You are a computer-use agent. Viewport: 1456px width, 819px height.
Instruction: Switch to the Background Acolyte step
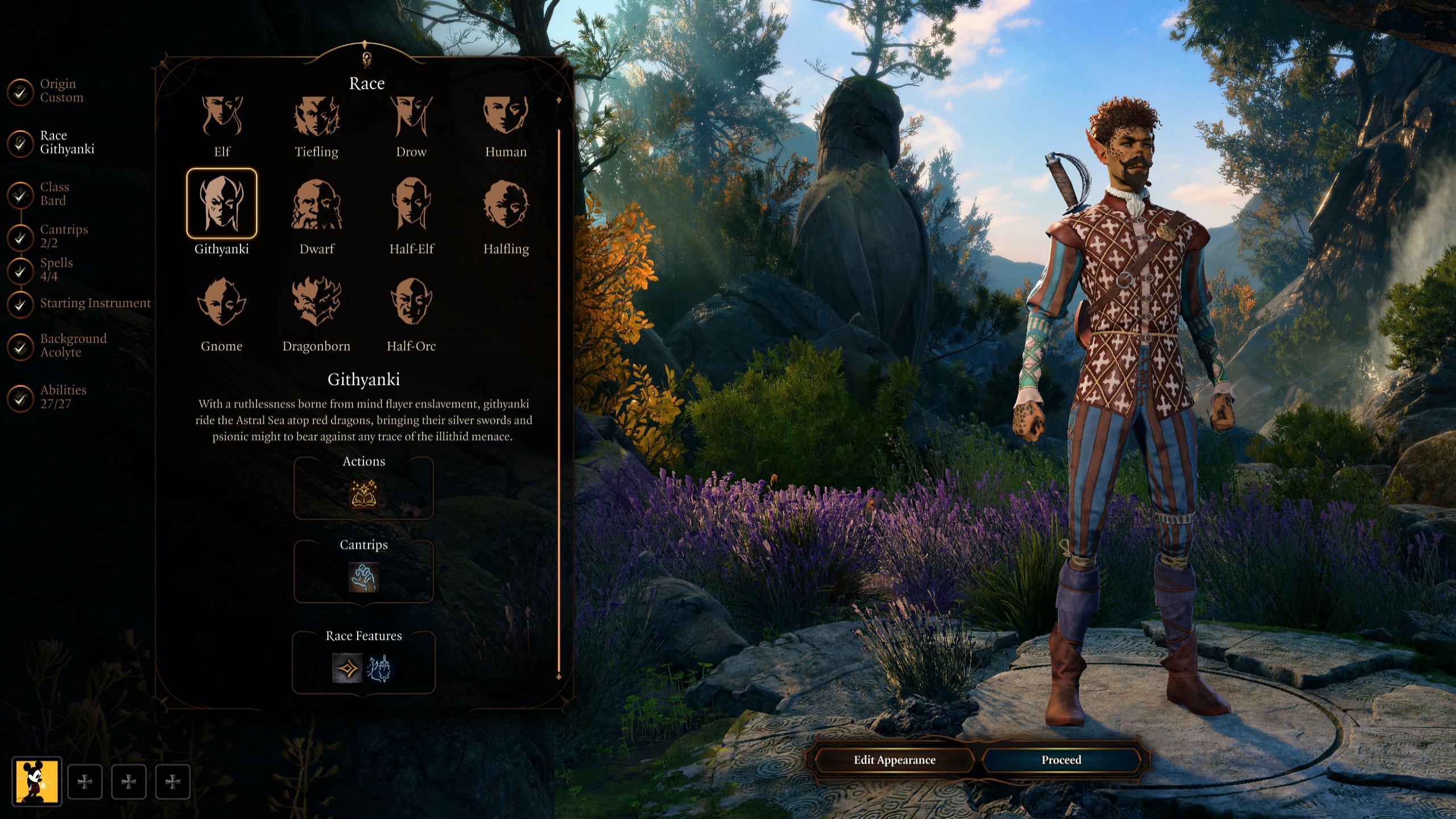(72, 345)
